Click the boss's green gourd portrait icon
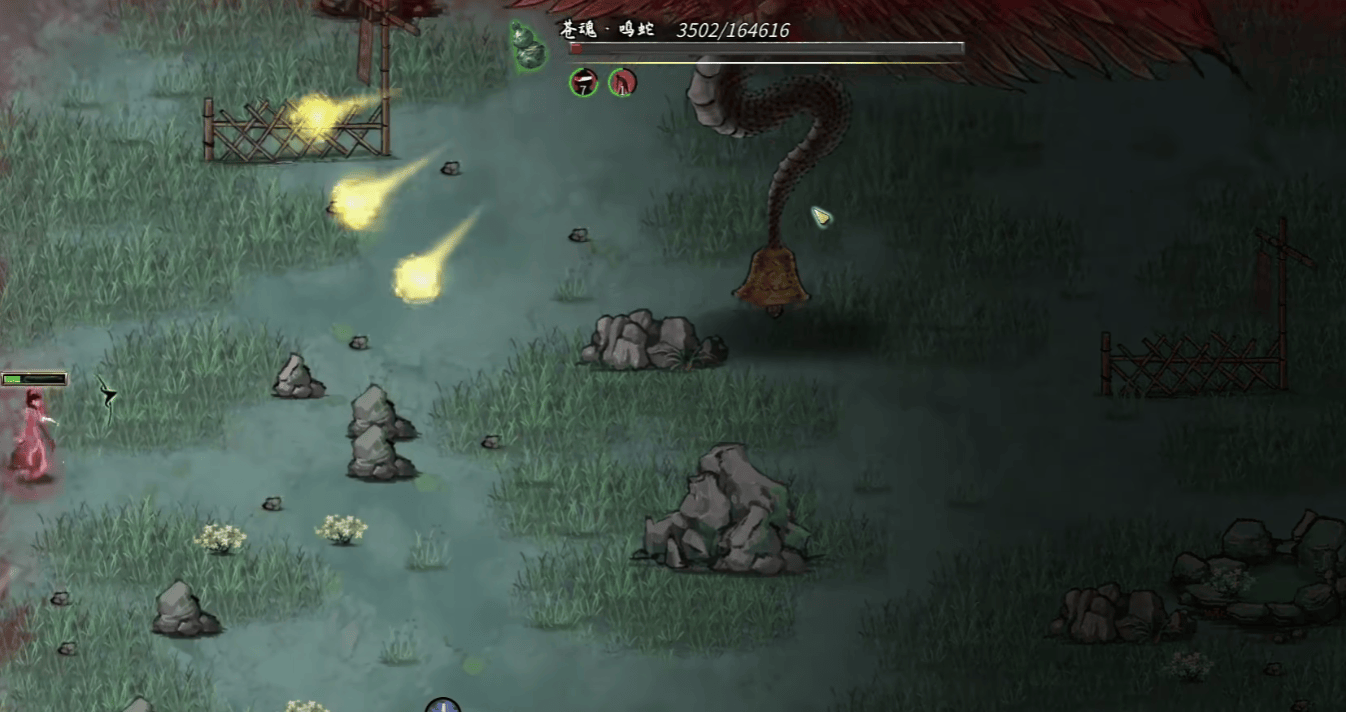The image size is (1346, 712). [x=526, y=45]
